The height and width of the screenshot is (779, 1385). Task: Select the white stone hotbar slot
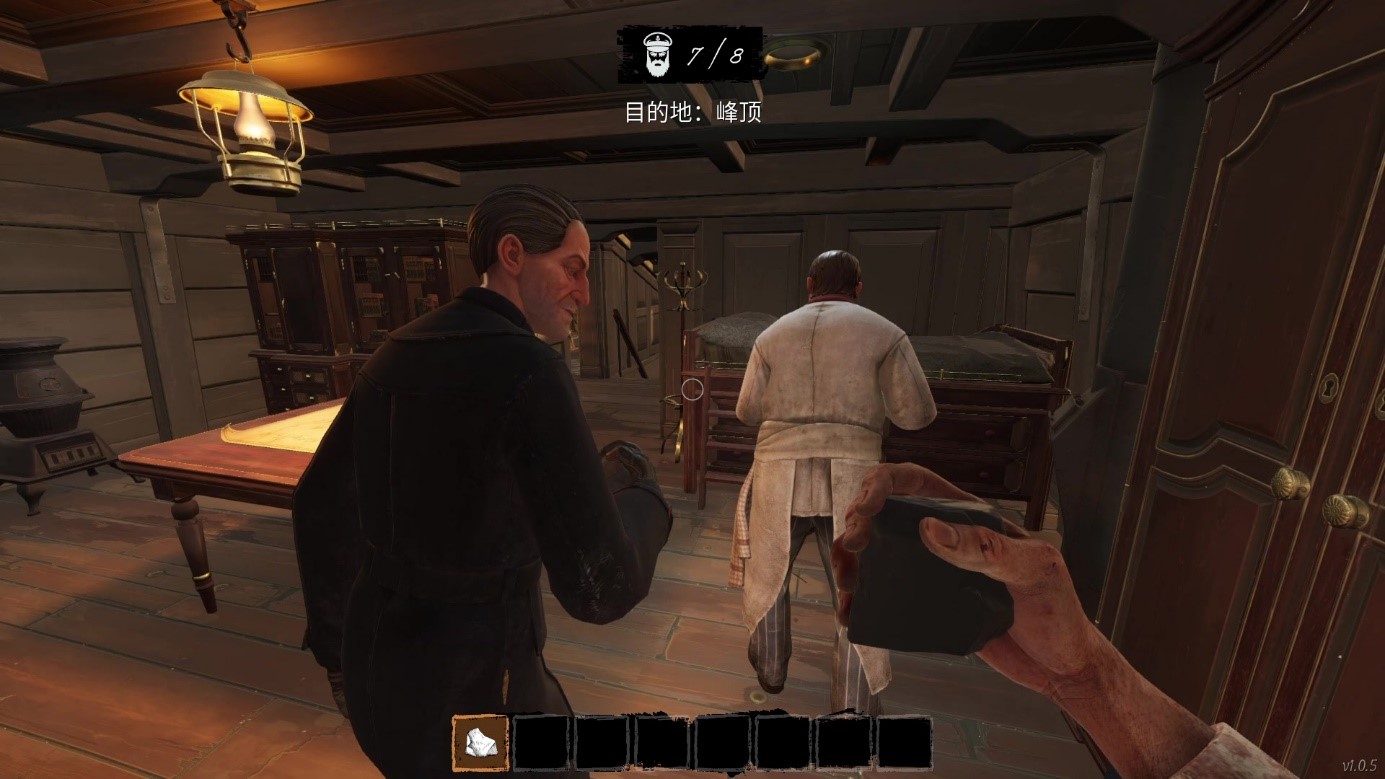481,743
